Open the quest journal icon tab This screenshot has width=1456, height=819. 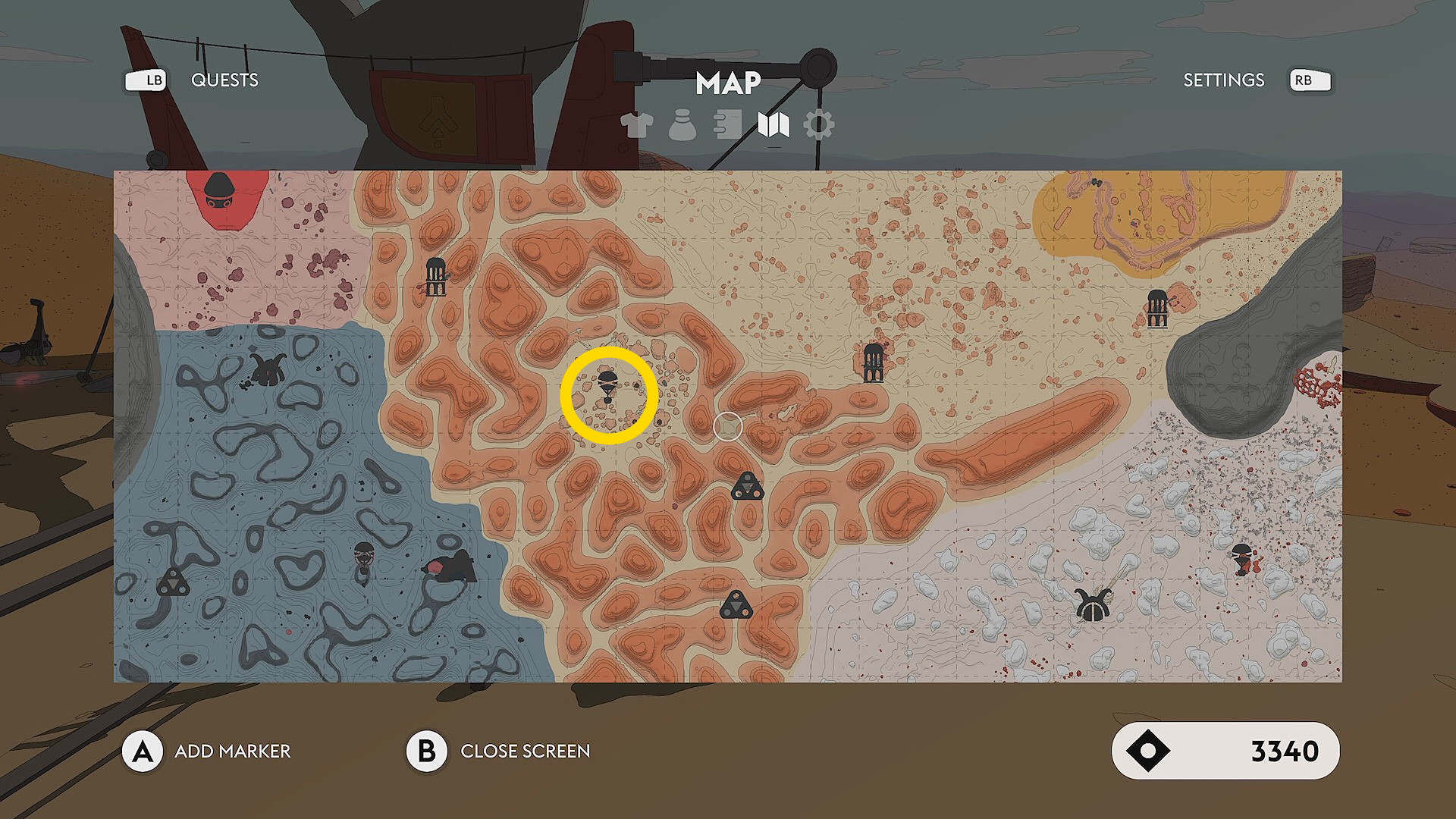(727, 125)
